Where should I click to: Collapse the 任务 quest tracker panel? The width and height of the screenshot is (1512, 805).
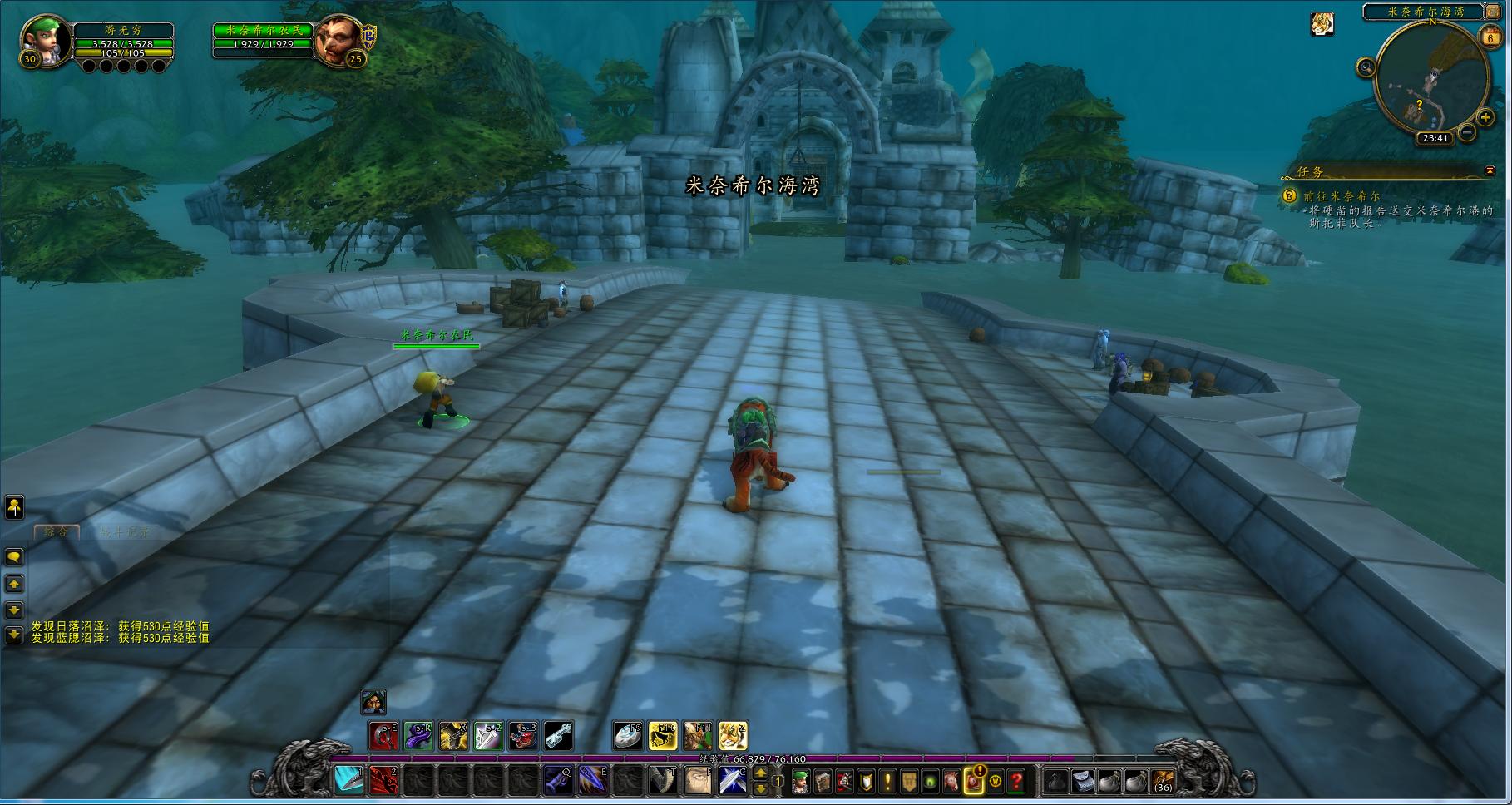pos(1490,171)
